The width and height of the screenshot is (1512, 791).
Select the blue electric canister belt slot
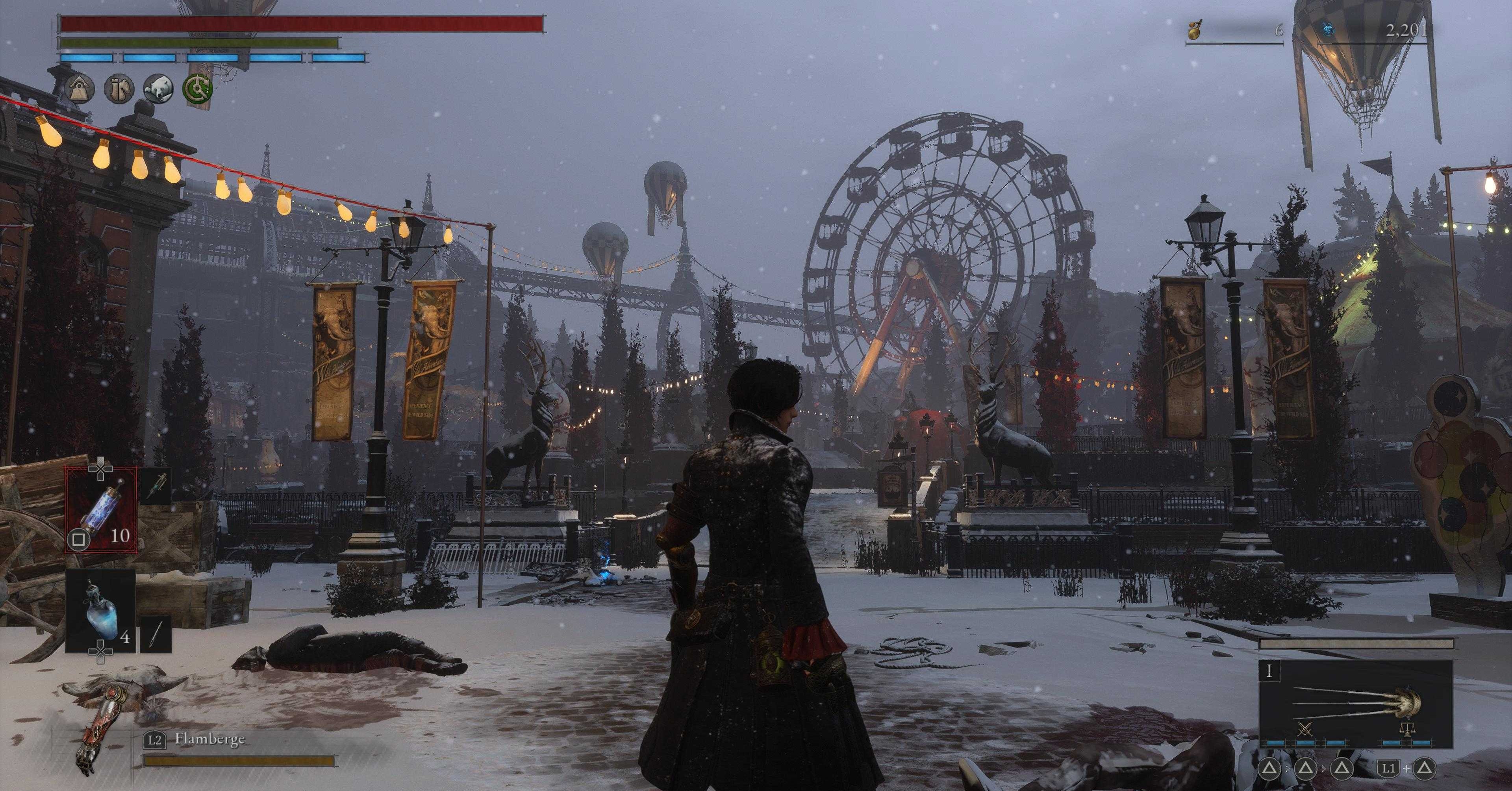tap(102, 510)
